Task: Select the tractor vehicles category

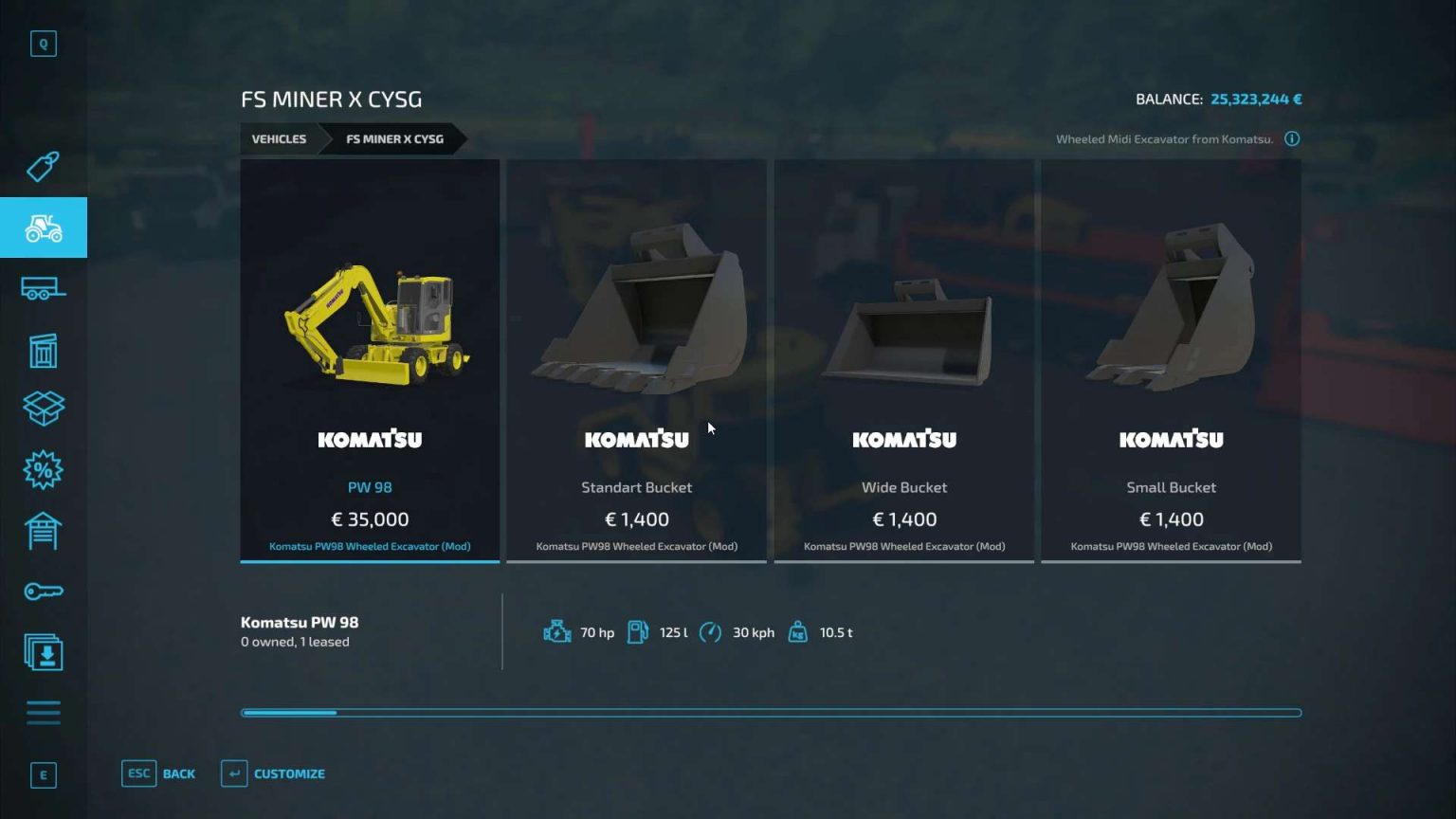Action: [44, 227]
